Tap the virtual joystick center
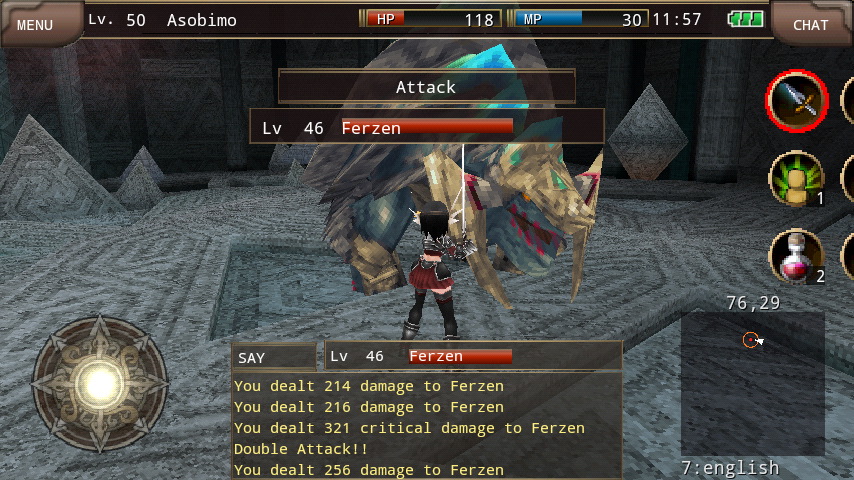 [x=100, y=381]
